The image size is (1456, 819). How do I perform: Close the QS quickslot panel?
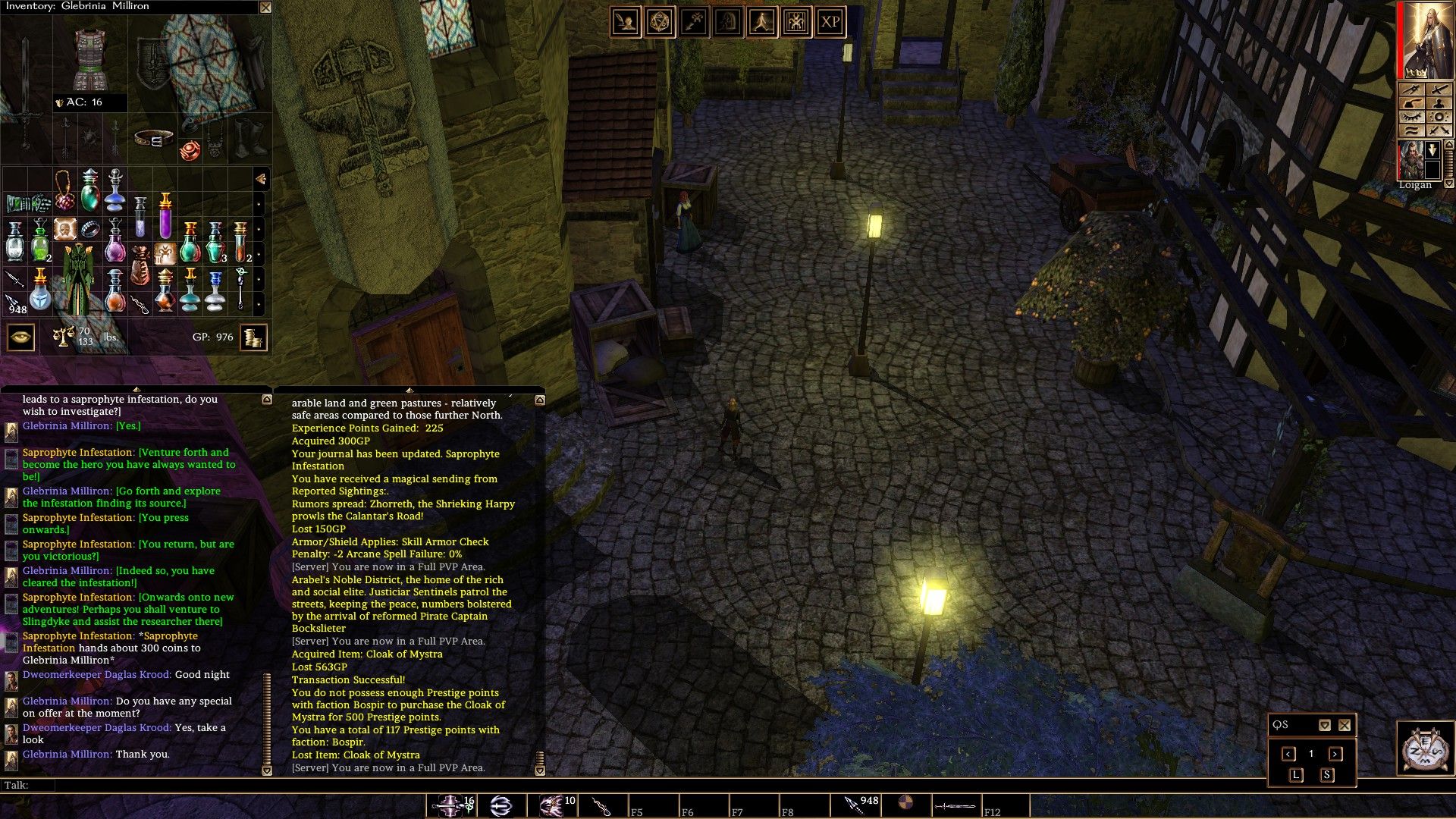pos(1345,725)
